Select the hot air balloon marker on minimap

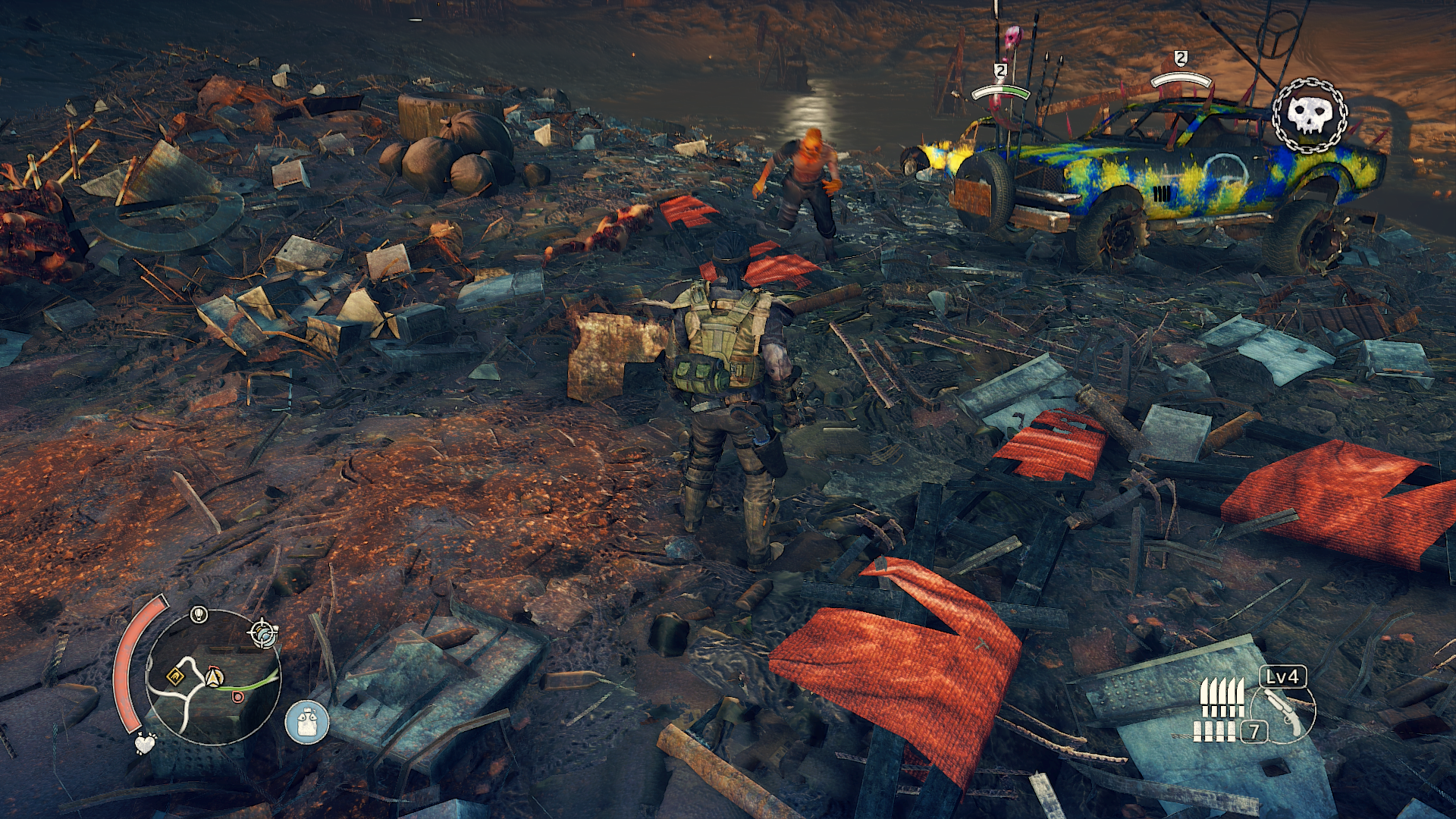(199, 613)
